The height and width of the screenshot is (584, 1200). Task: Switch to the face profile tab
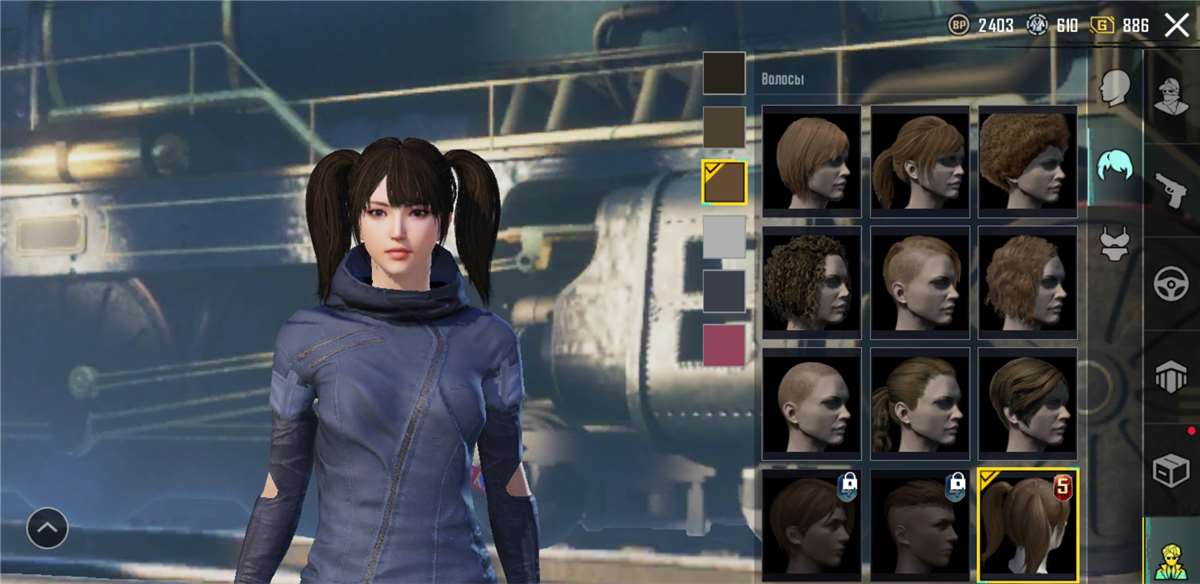click(1115, 89)
